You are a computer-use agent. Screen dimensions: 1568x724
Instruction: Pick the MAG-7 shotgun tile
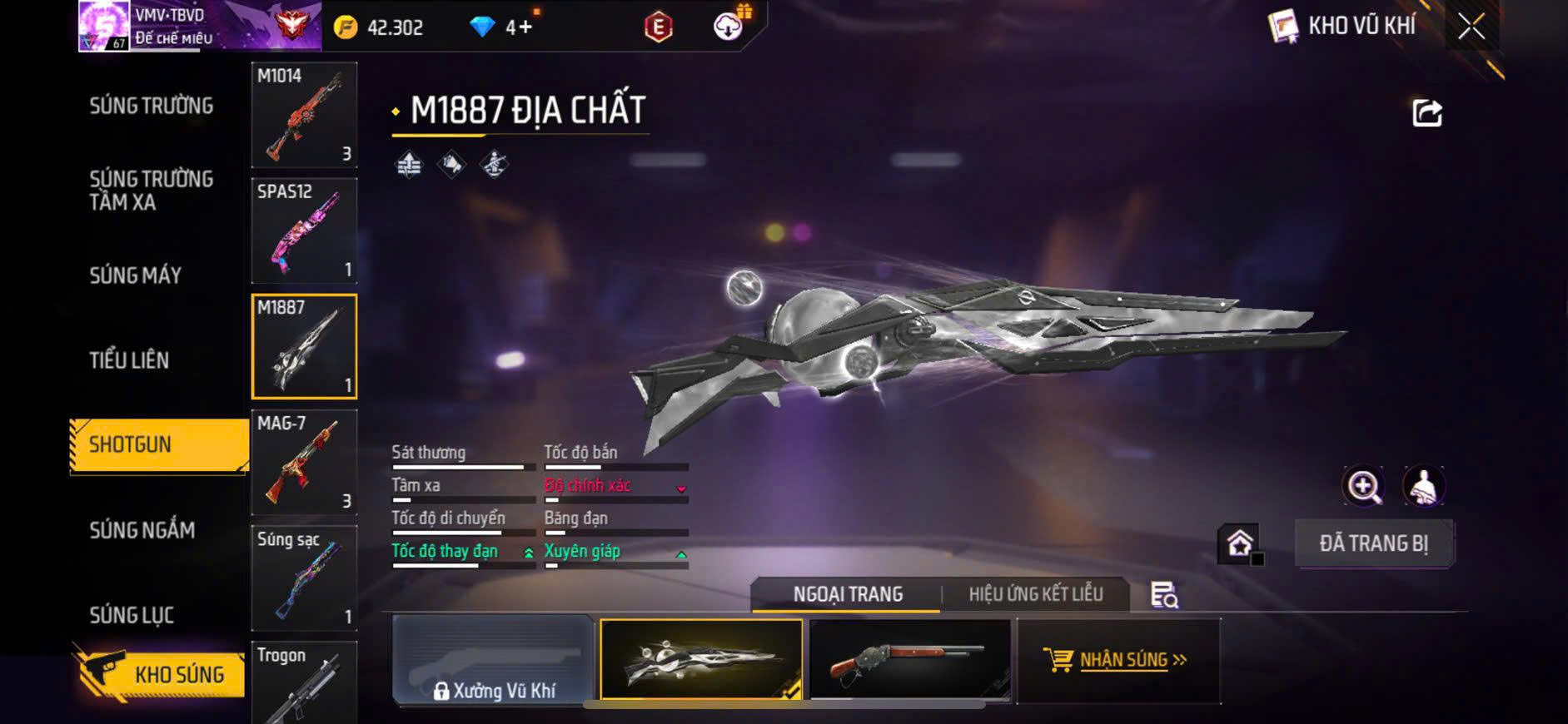[304, 462]
